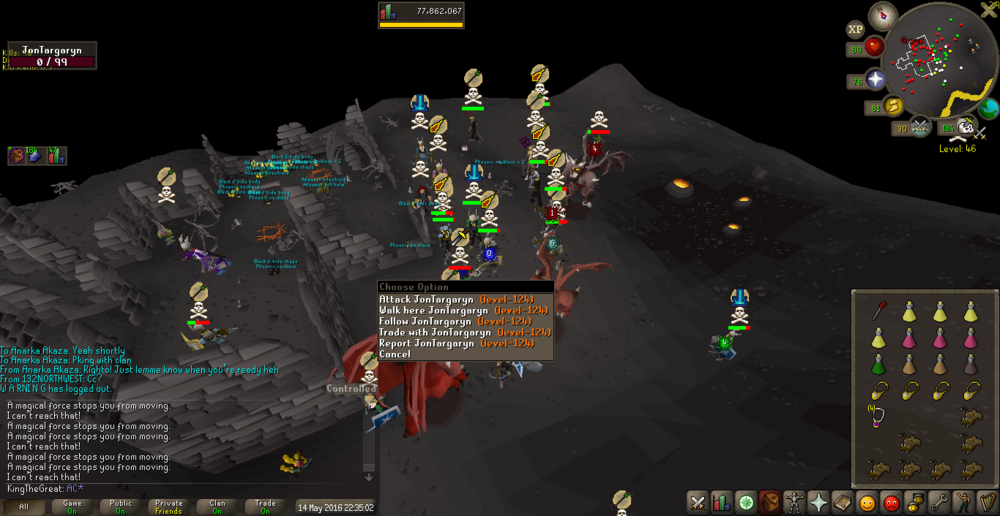Toggle the Clan chat filter
Viewport: 1000px width, 516px height.
(217, 507)
